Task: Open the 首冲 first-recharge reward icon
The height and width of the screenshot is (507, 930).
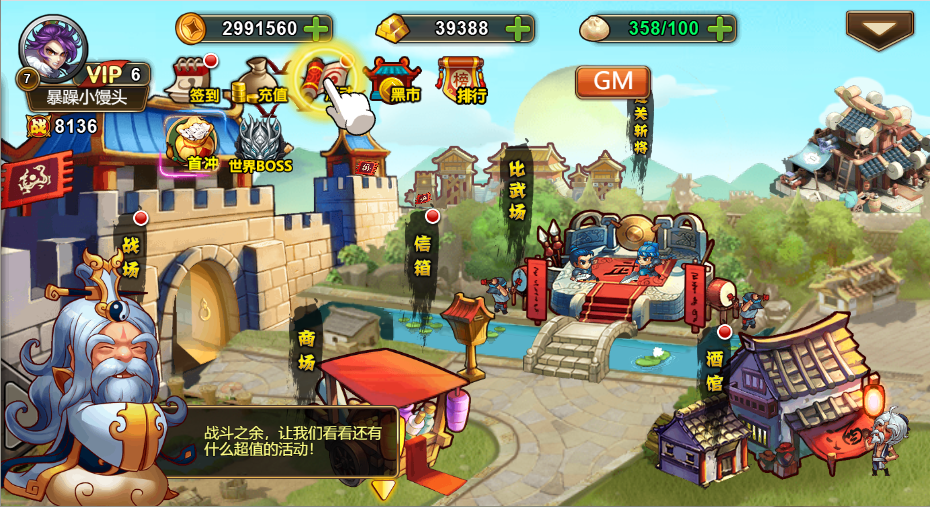Action: 195,144
